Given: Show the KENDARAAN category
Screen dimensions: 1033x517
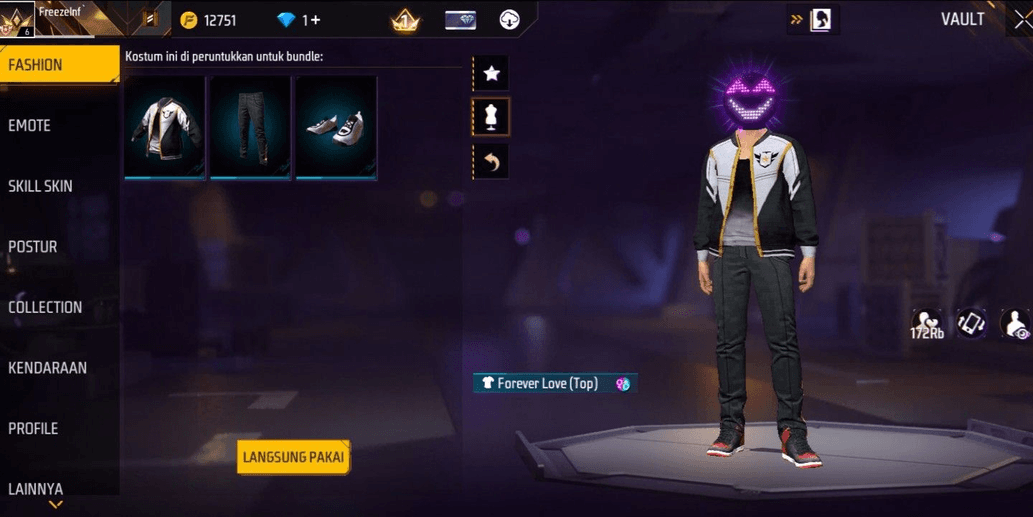Looking at the screenshot, I should click(48, 368).
